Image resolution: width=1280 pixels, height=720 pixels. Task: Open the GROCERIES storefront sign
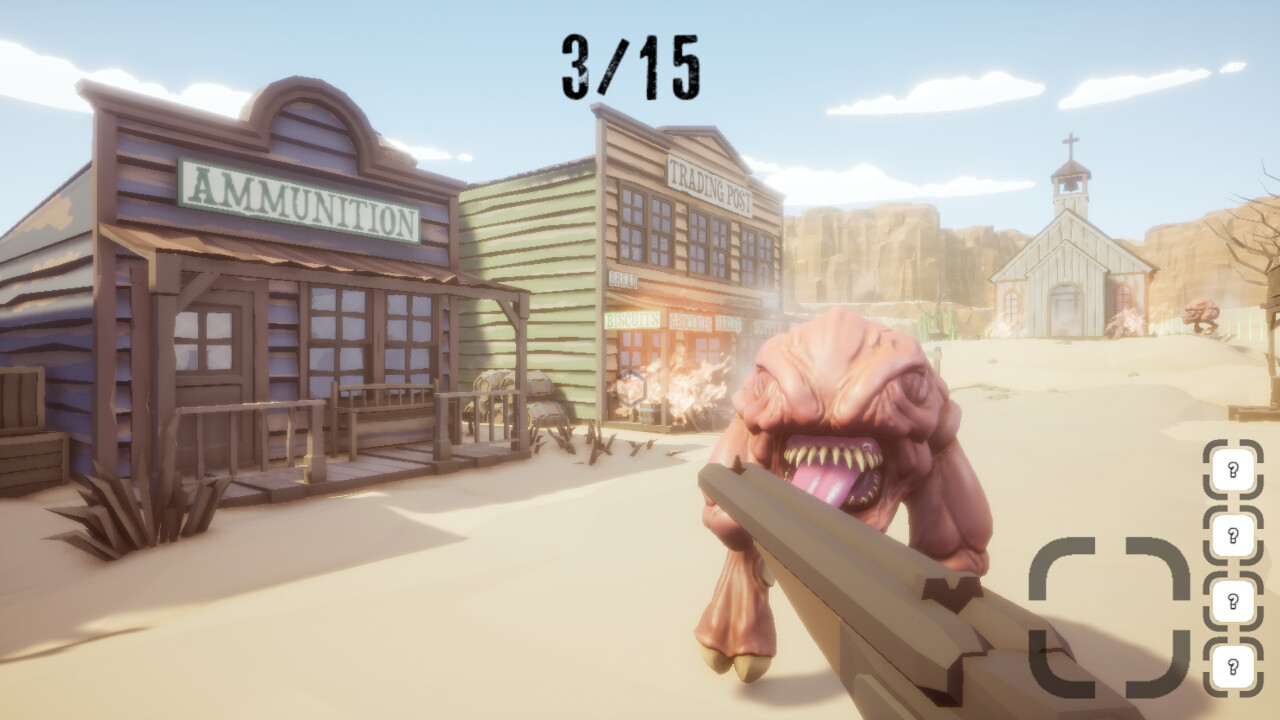[x=690, y=322]
